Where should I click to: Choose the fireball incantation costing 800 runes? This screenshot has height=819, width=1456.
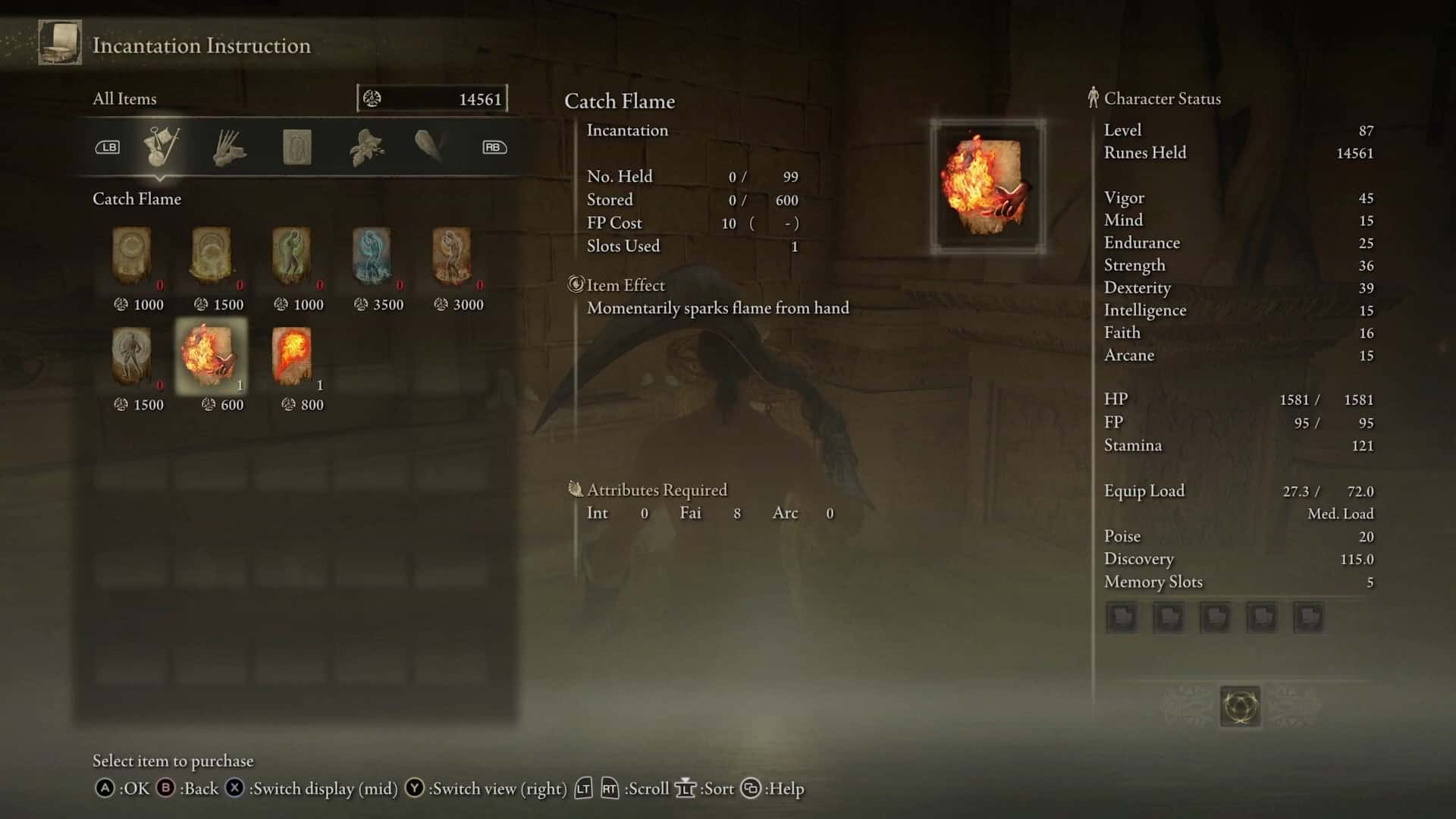292,355
